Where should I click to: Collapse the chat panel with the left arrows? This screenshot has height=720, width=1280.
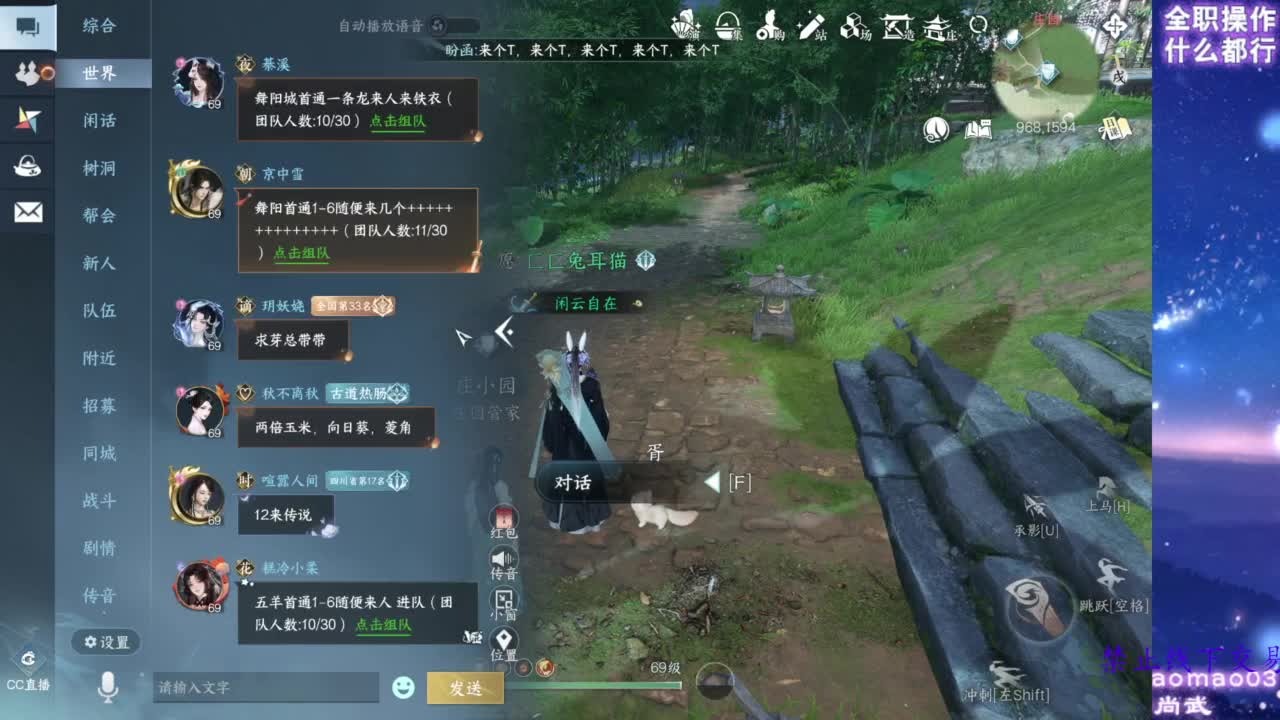coord(503,330)
